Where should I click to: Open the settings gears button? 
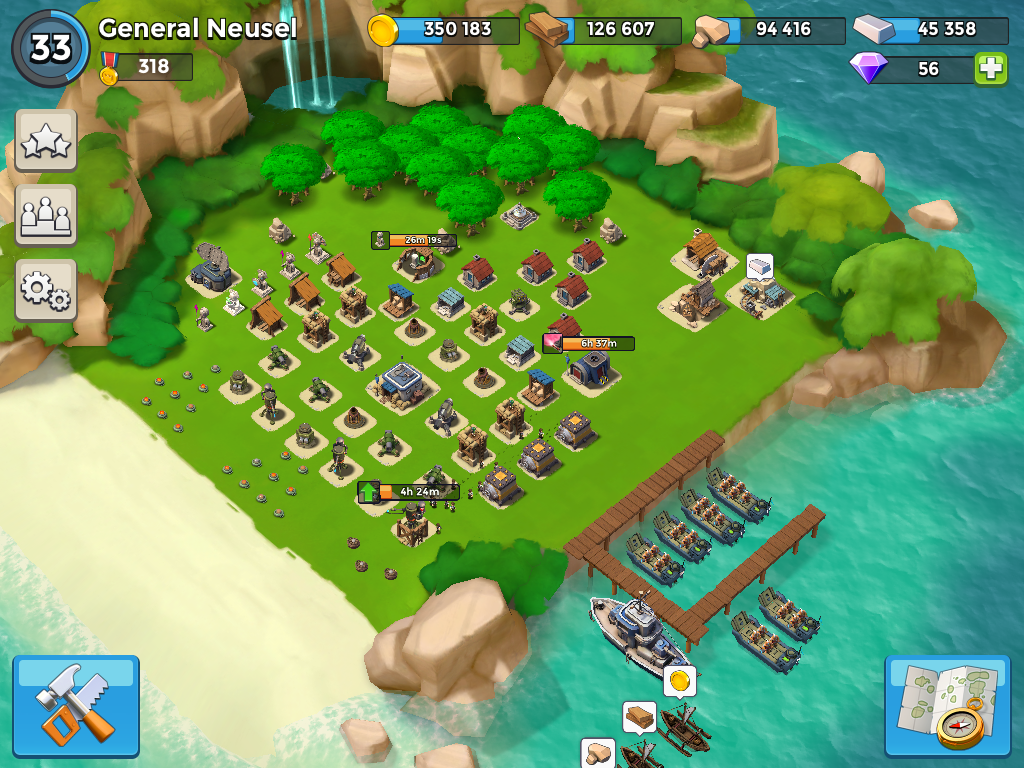46,289
